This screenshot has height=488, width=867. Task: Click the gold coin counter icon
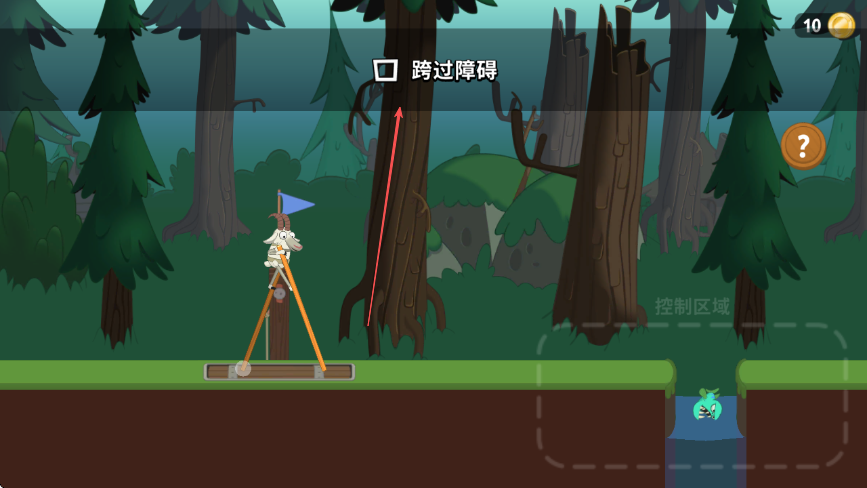pos(841,25)
